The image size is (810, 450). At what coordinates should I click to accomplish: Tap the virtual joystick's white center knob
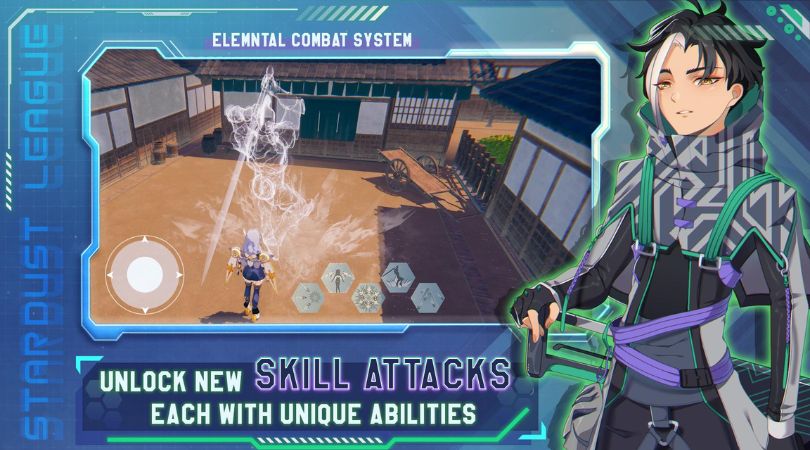click(145, 273)
